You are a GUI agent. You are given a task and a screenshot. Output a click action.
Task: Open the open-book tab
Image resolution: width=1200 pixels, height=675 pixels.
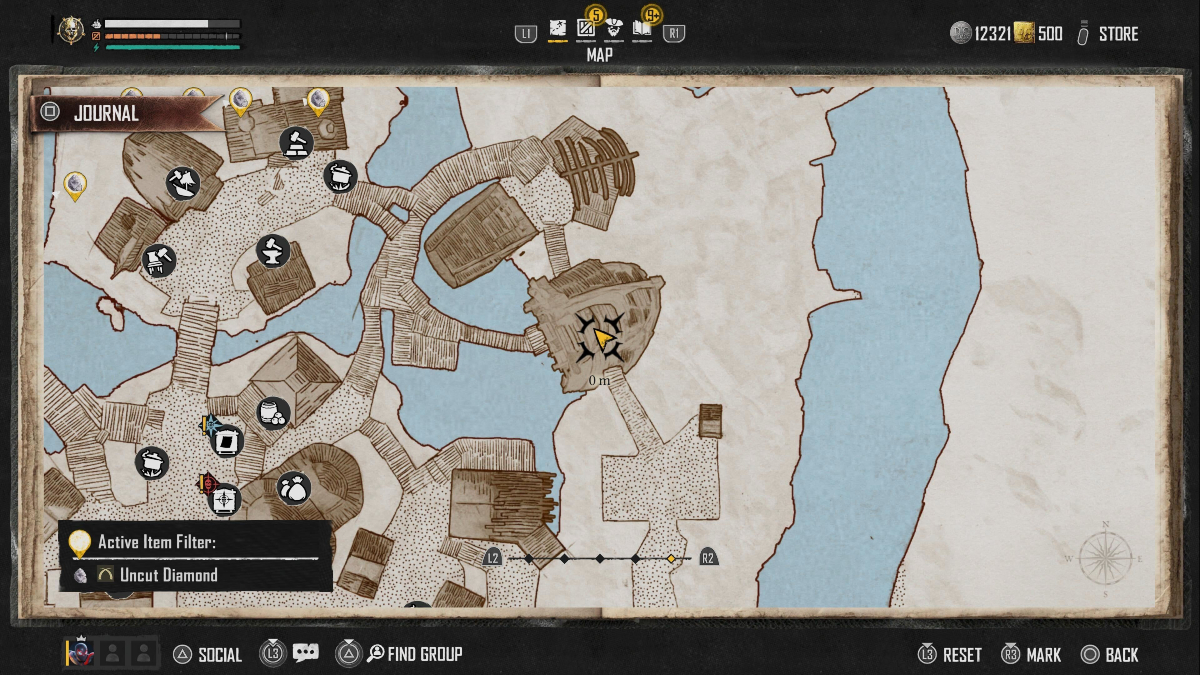coord(641,31)
